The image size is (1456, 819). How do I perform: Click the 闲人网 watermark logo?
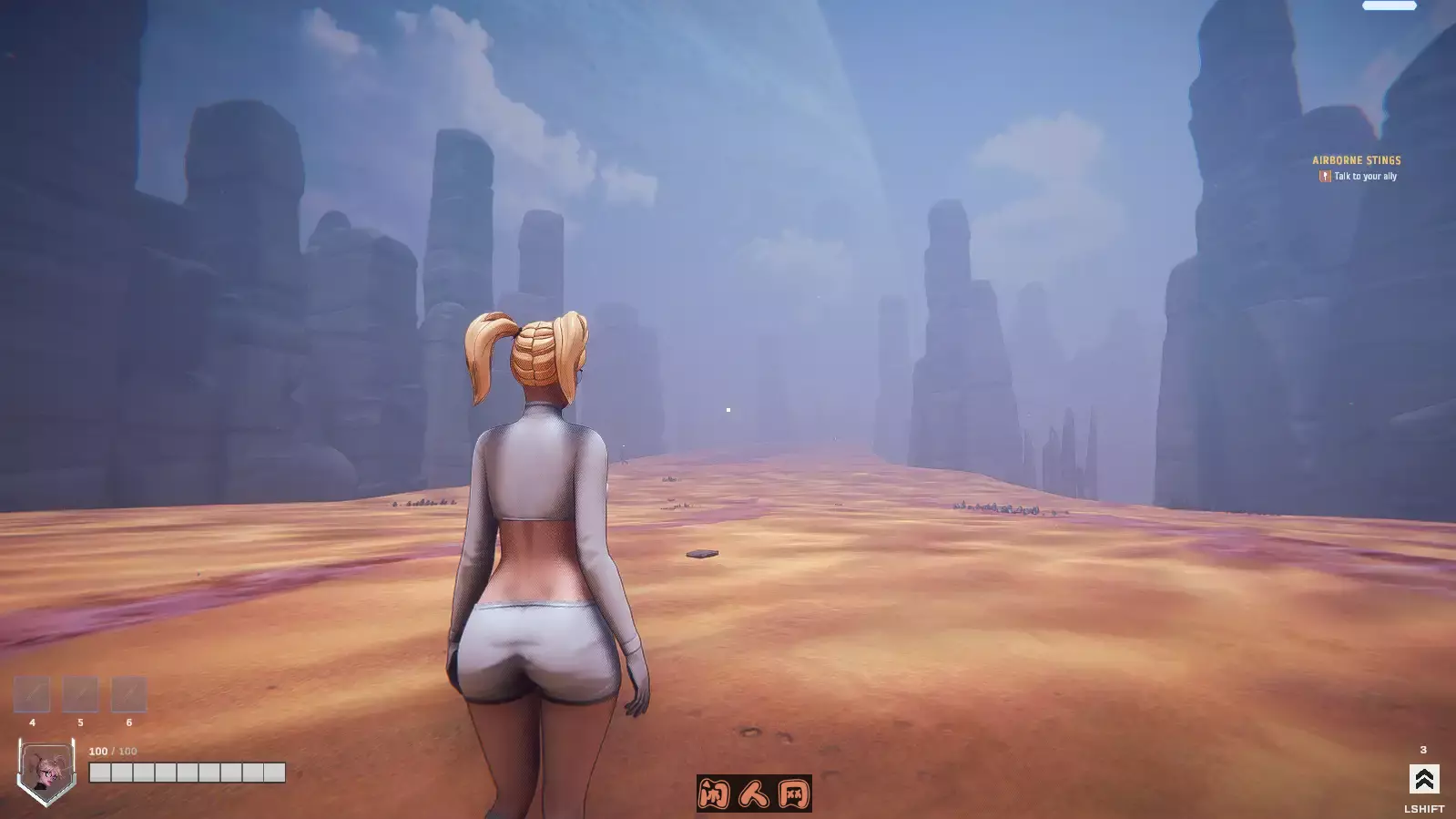[x=754, y=794]
